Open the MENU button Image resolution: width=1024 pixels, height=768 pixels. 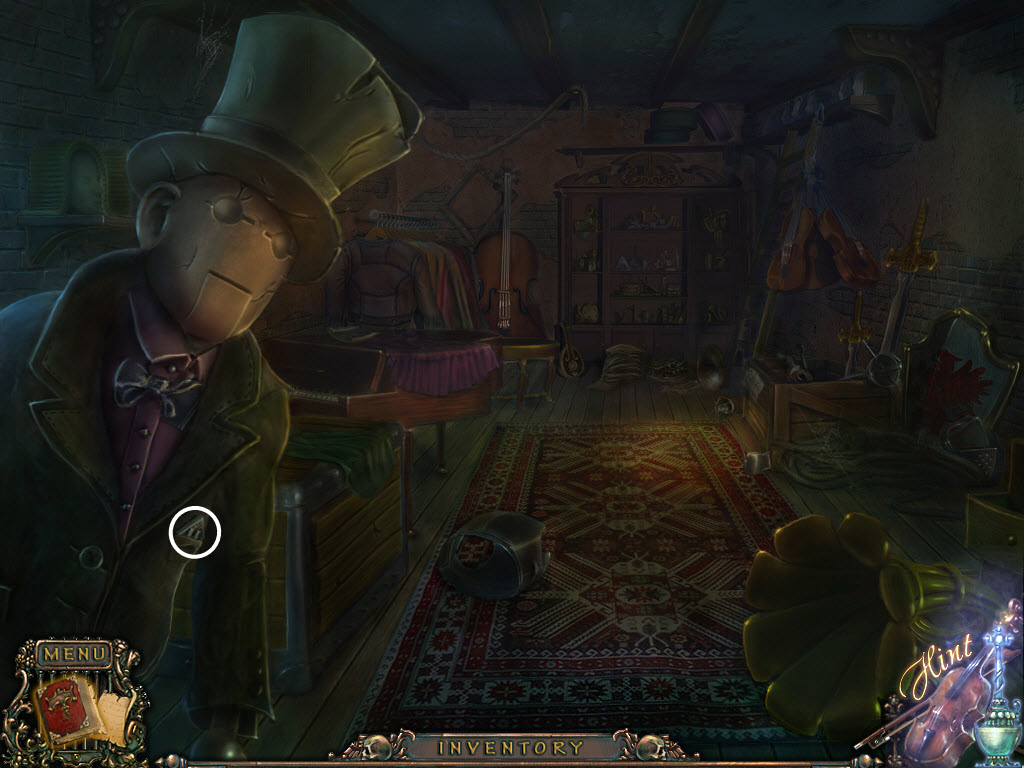[x=73, y=655]
